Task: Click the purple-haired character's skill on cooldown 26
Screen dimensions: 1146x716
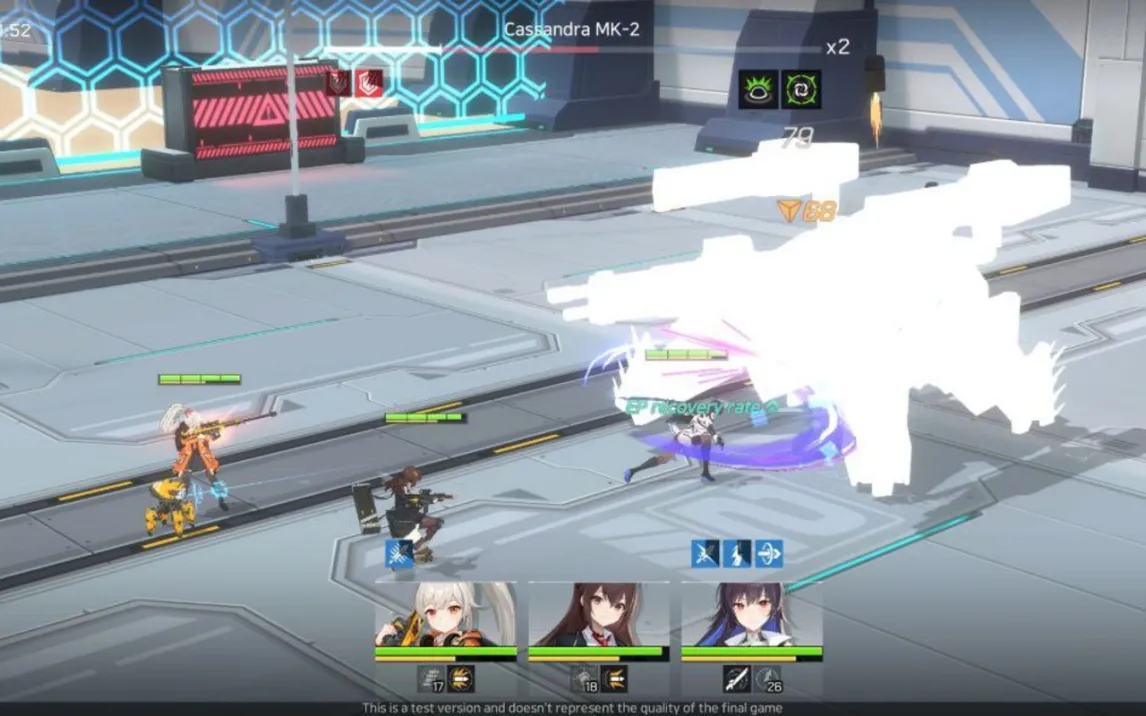Action: click(768, 680)
